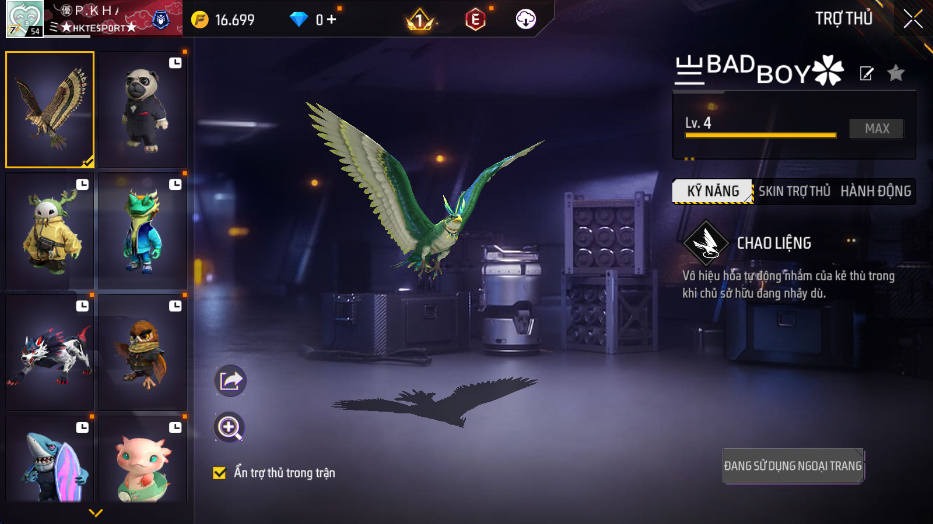Screen dimensions: 933x524
Task: Pick the pink axolotl pet
Action: (x=141, y=462)
